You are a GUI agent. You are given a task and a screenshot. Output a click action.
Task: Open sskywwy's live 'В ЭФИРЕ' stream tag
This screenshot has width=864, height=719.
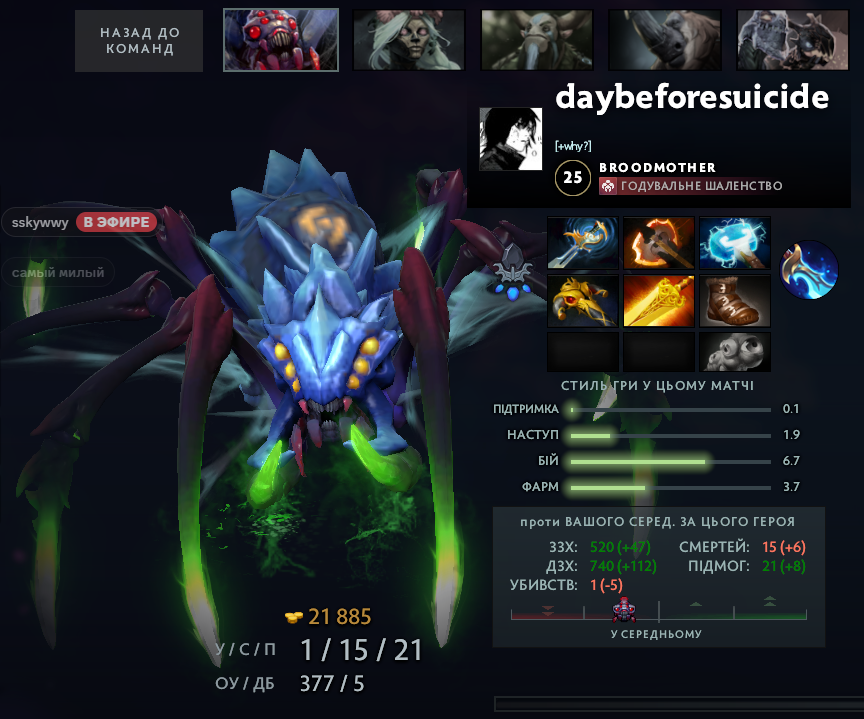click(118, 222)
